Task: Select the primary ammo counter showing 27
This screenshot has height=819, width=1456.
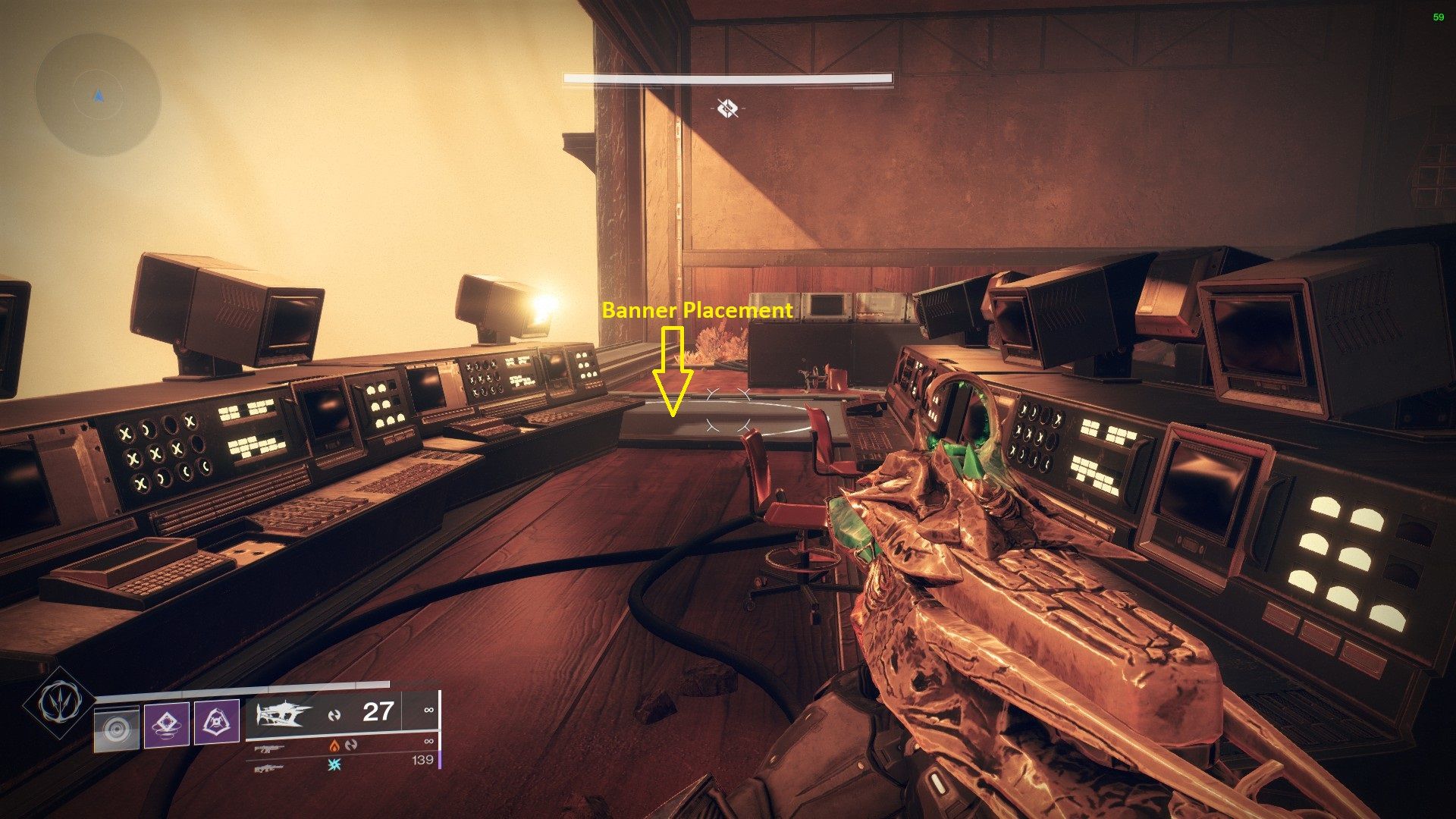Action: click(378, 712)
